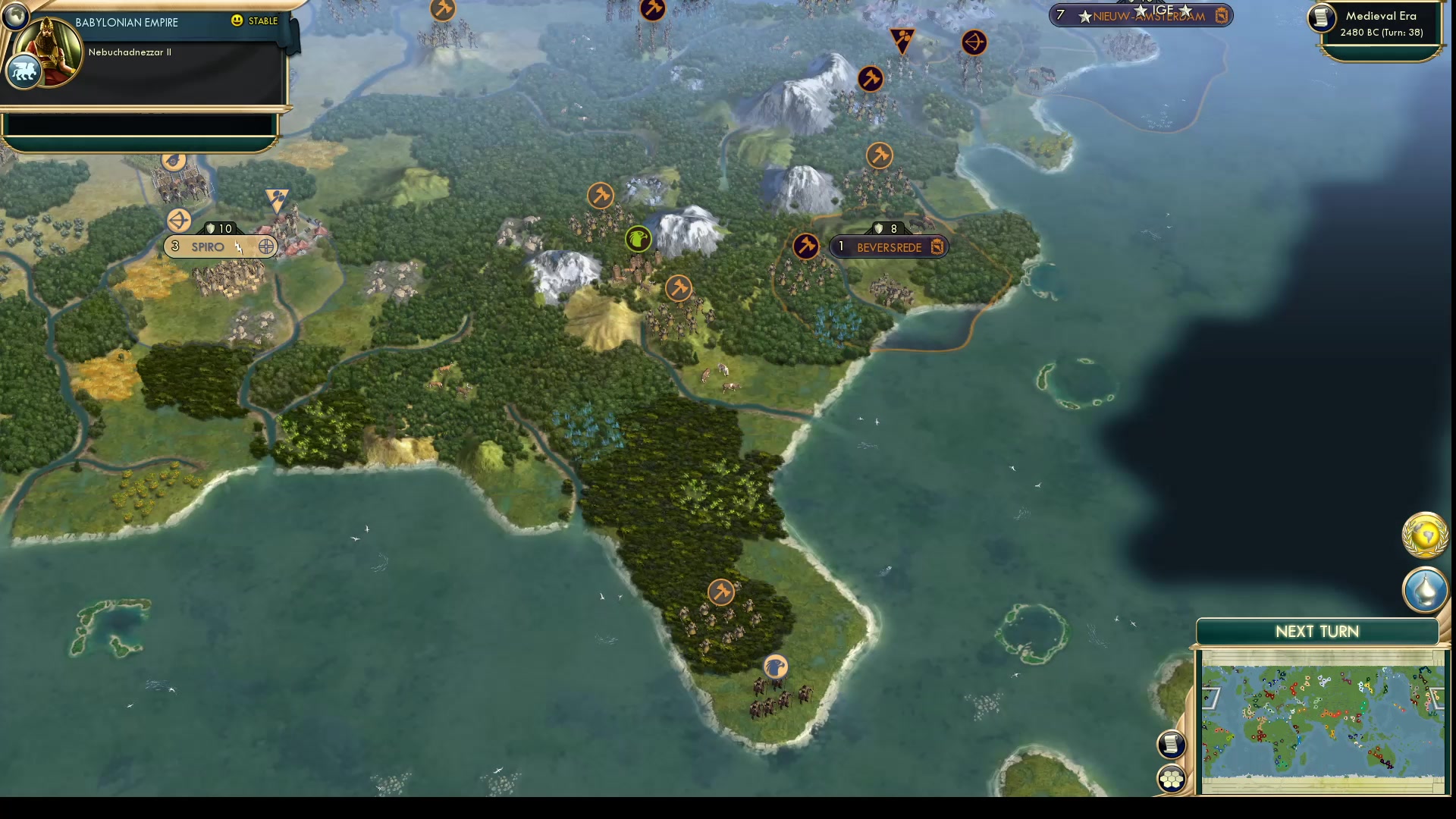Open the golden globe laurel notification

1425,535
